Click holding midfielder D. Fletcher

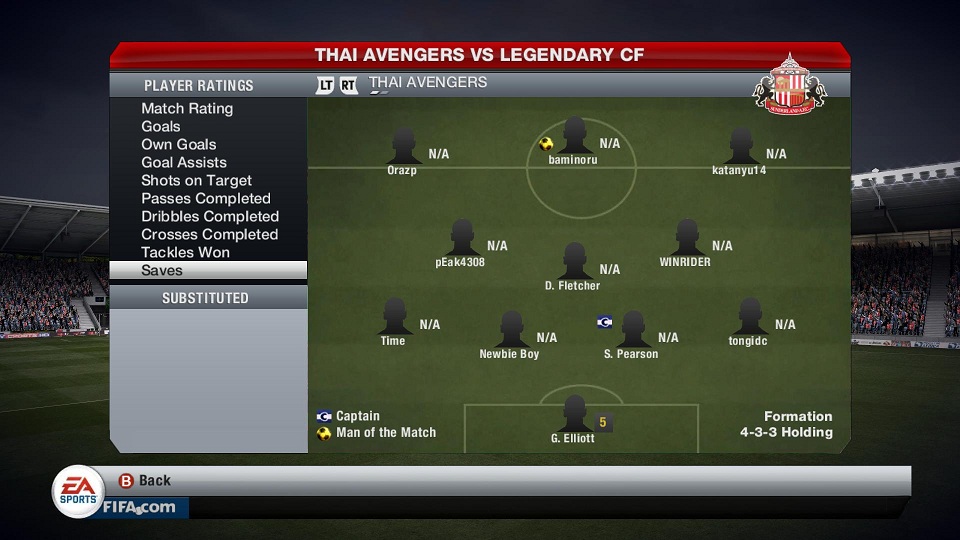tap(574, 262)
